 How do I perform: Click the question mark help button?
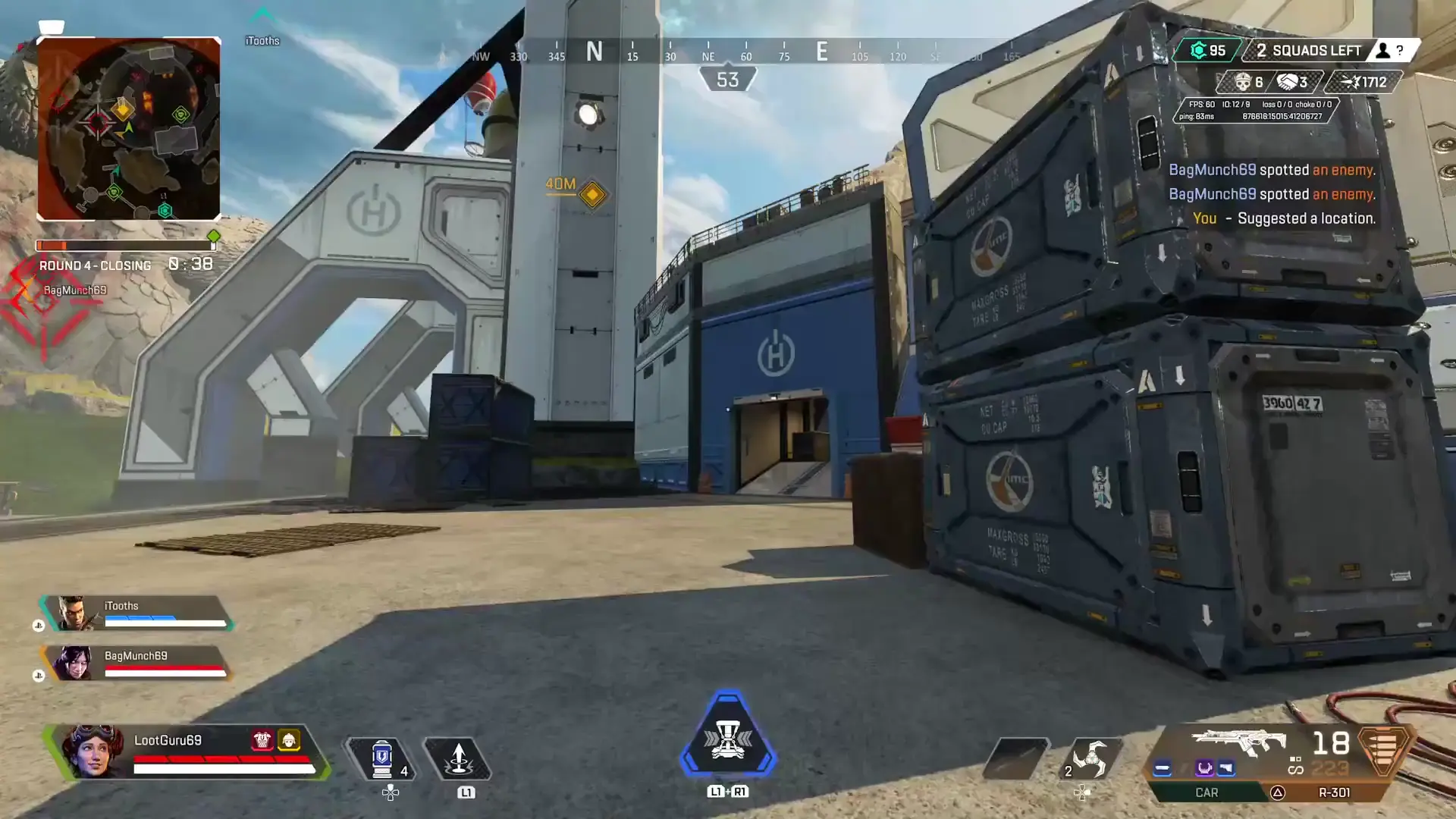(x=1400, y=50)
